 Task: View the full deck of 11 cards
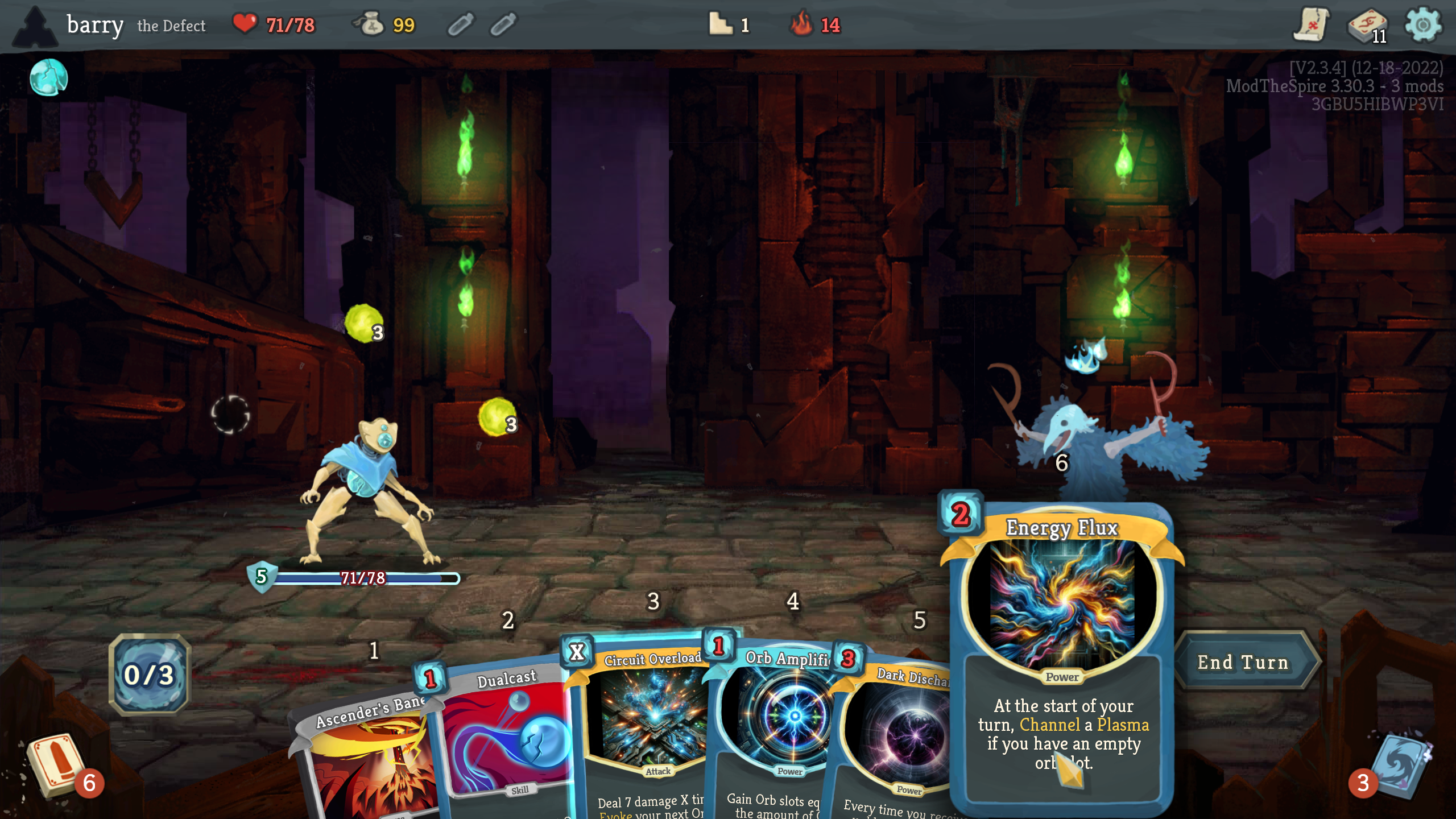pos(1367,25)
